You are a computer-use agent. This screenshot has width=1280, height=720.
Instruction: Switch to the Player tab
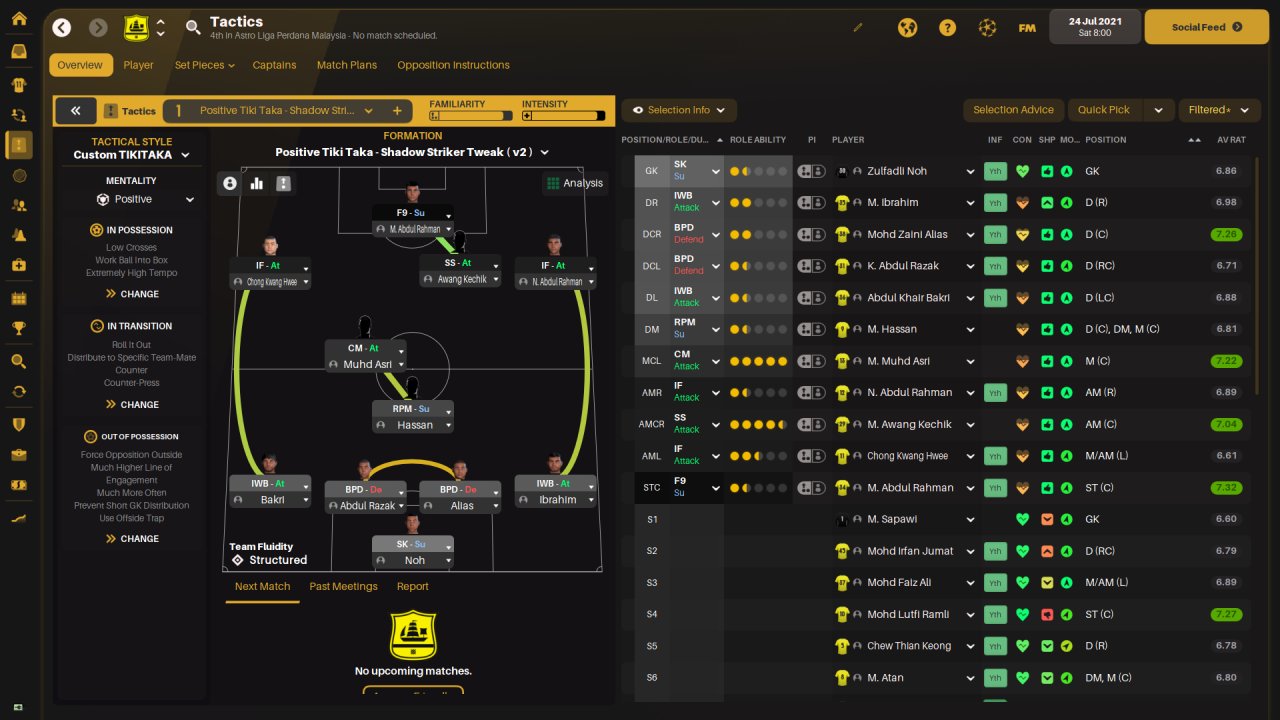pos(138,65)
